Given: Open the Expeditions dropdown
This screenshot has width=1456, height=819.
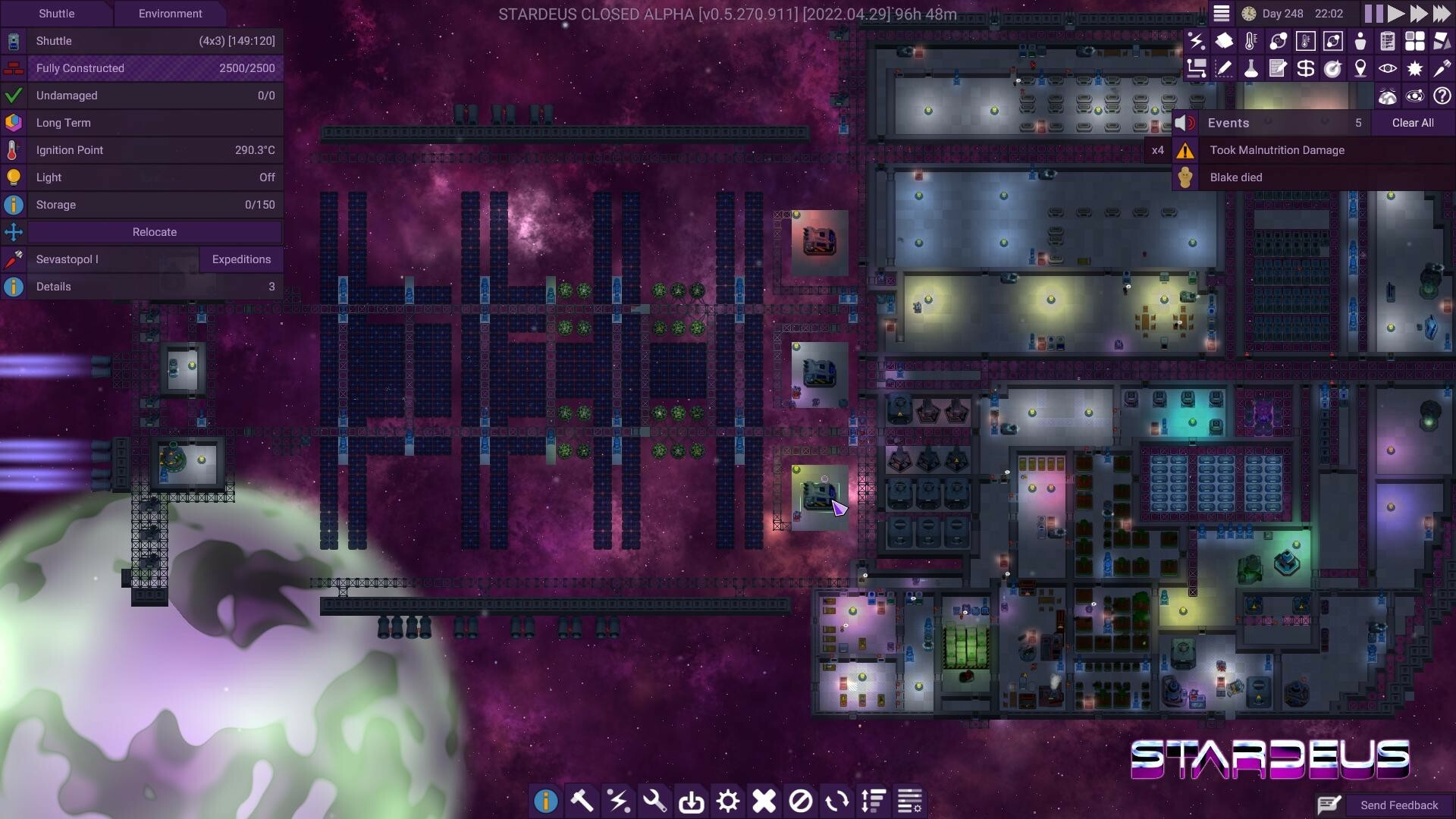Looking at the screenshot, I should point(241,259).
